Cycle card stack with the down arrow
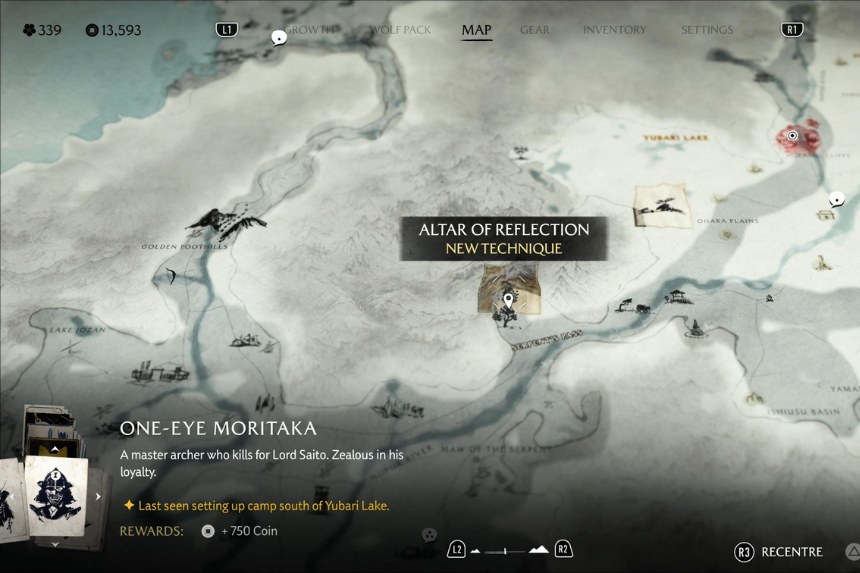 click(55, 544)
